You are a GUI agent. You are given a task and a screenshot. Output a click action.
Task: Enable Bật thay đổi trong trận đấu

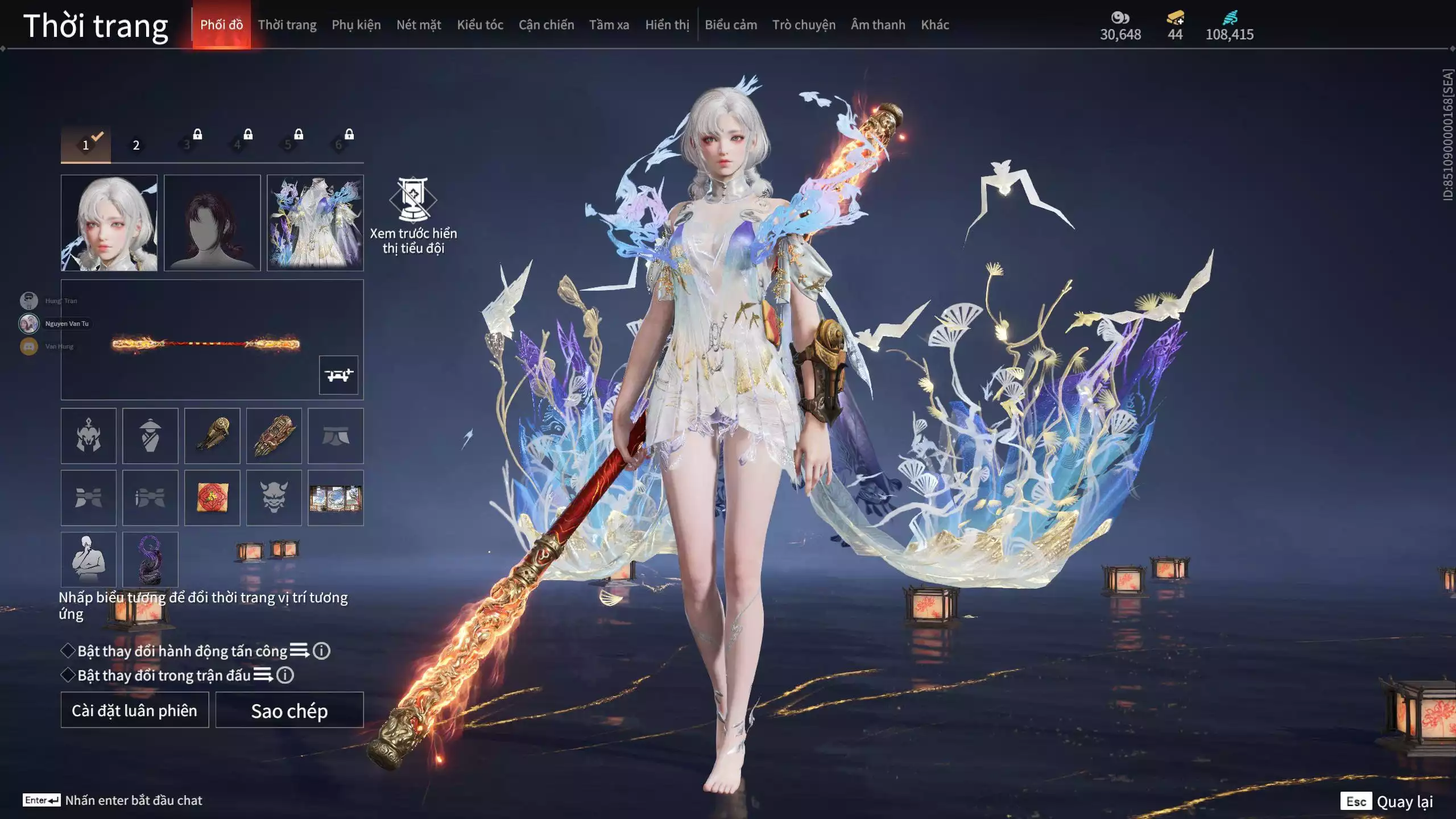click(x=68, y=675)
